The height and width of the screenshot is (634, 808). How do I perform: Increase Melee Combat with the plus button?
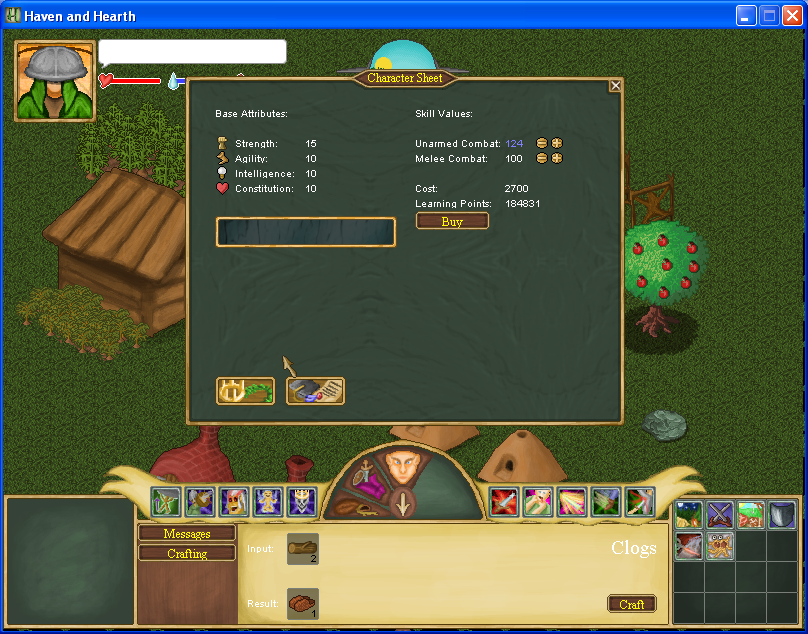[x=557, y=158]
